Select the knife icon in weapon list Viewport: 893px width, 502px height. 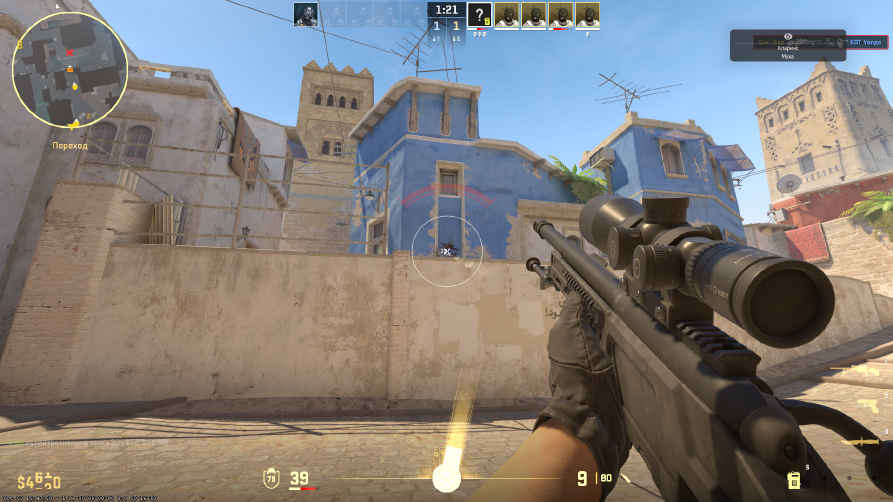click(860, 441)
